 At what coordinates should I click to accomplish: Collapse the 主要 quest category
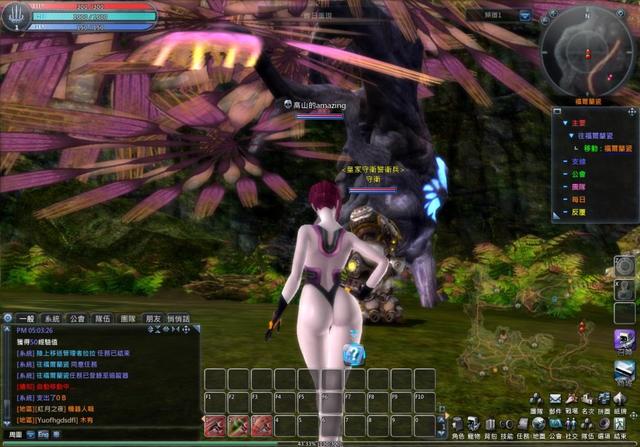pyautogui.click(x=564, y=123)
